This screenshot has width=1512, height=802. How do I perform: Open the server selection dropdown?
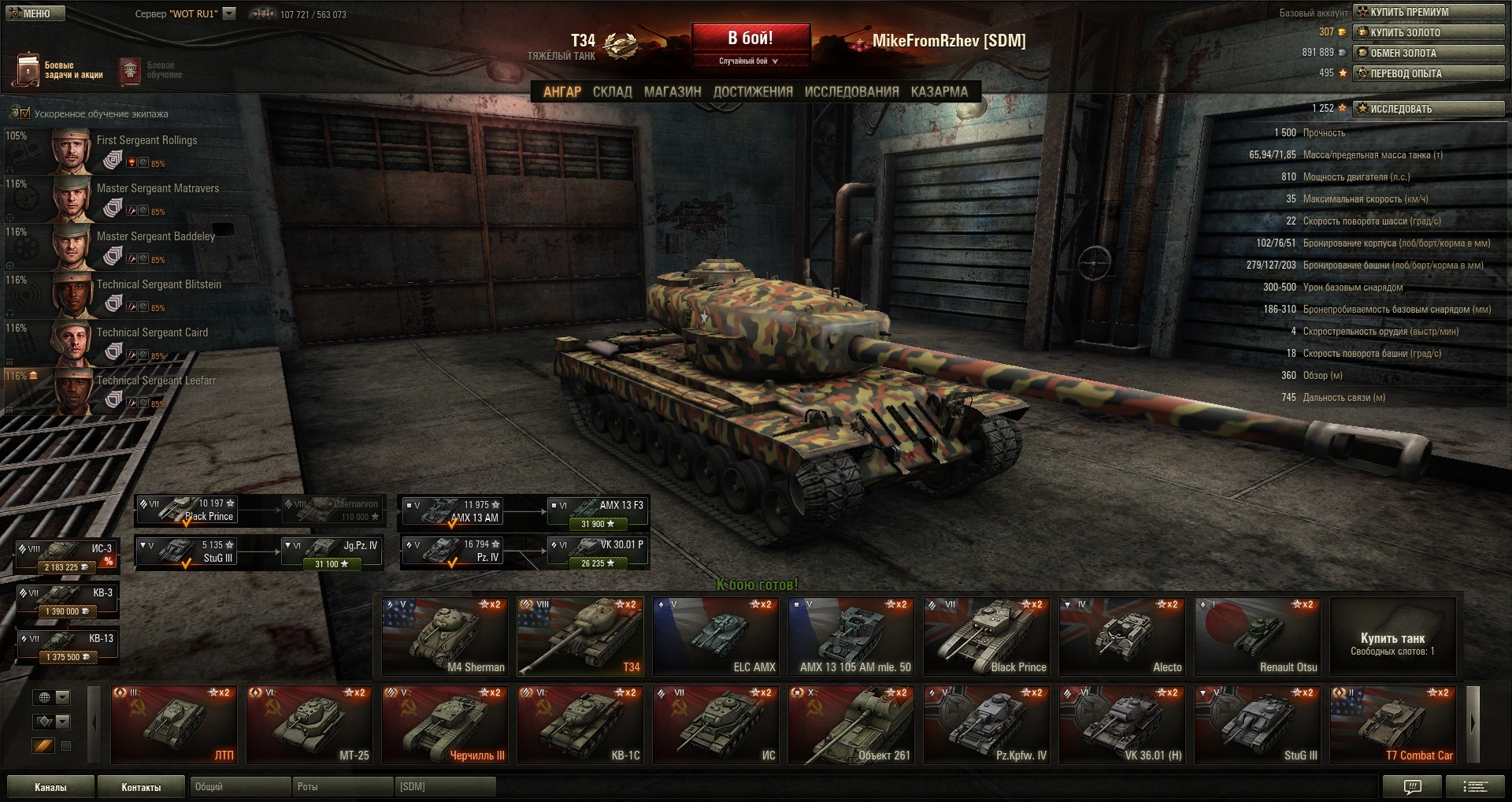click(229, 13)
